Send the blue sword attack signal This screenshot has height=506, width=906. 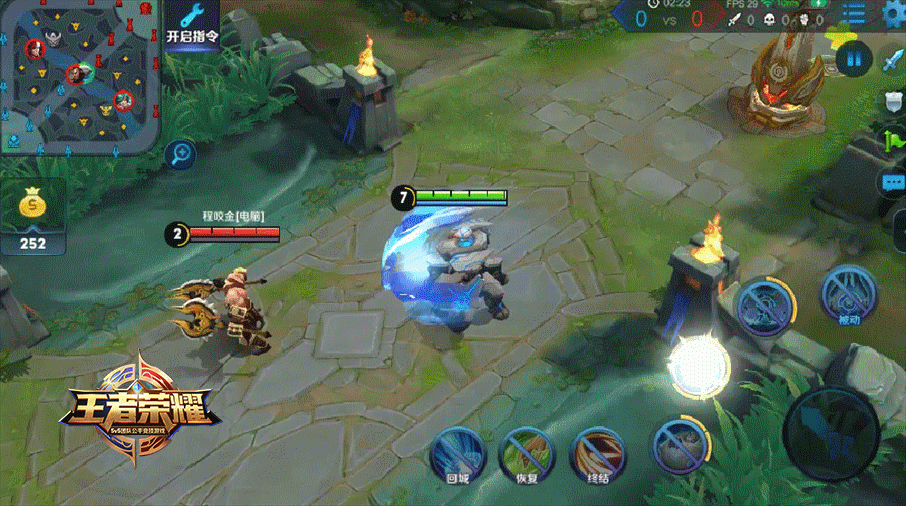click(892, 61)
